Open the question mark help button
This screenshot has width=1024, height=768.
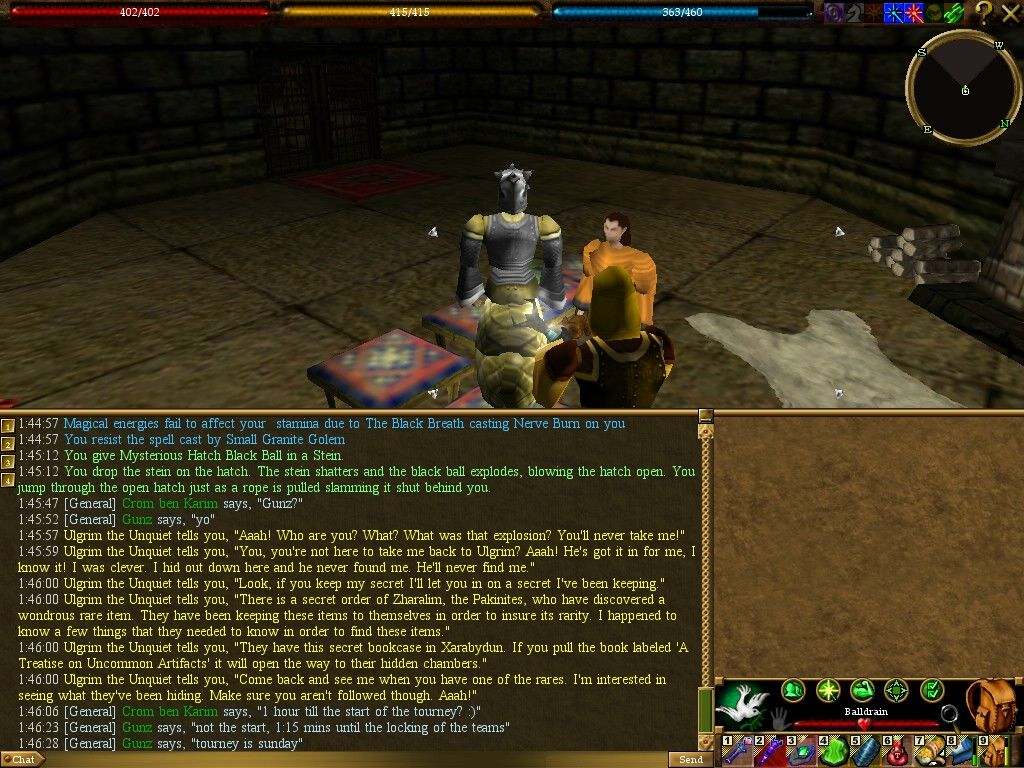(x=984, y=12)
